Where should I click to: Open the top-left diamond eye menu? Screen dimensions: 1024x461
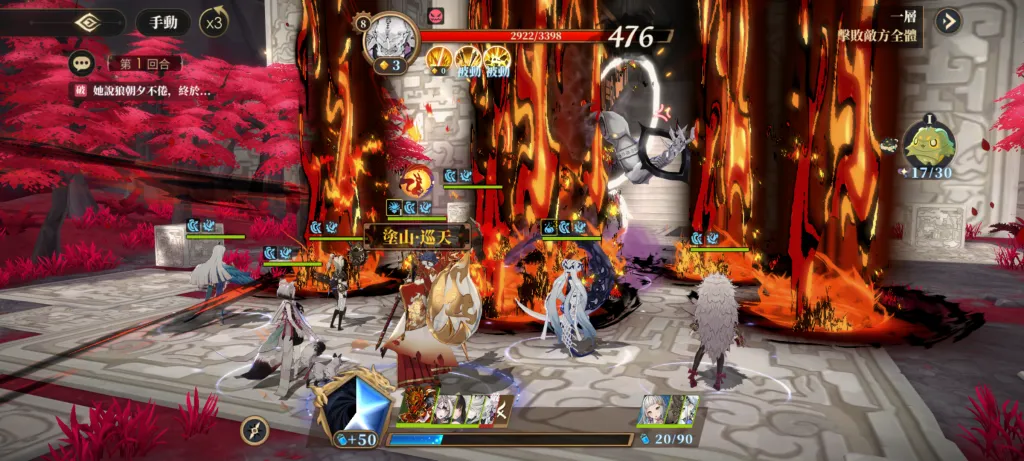[x=86, y=22]
